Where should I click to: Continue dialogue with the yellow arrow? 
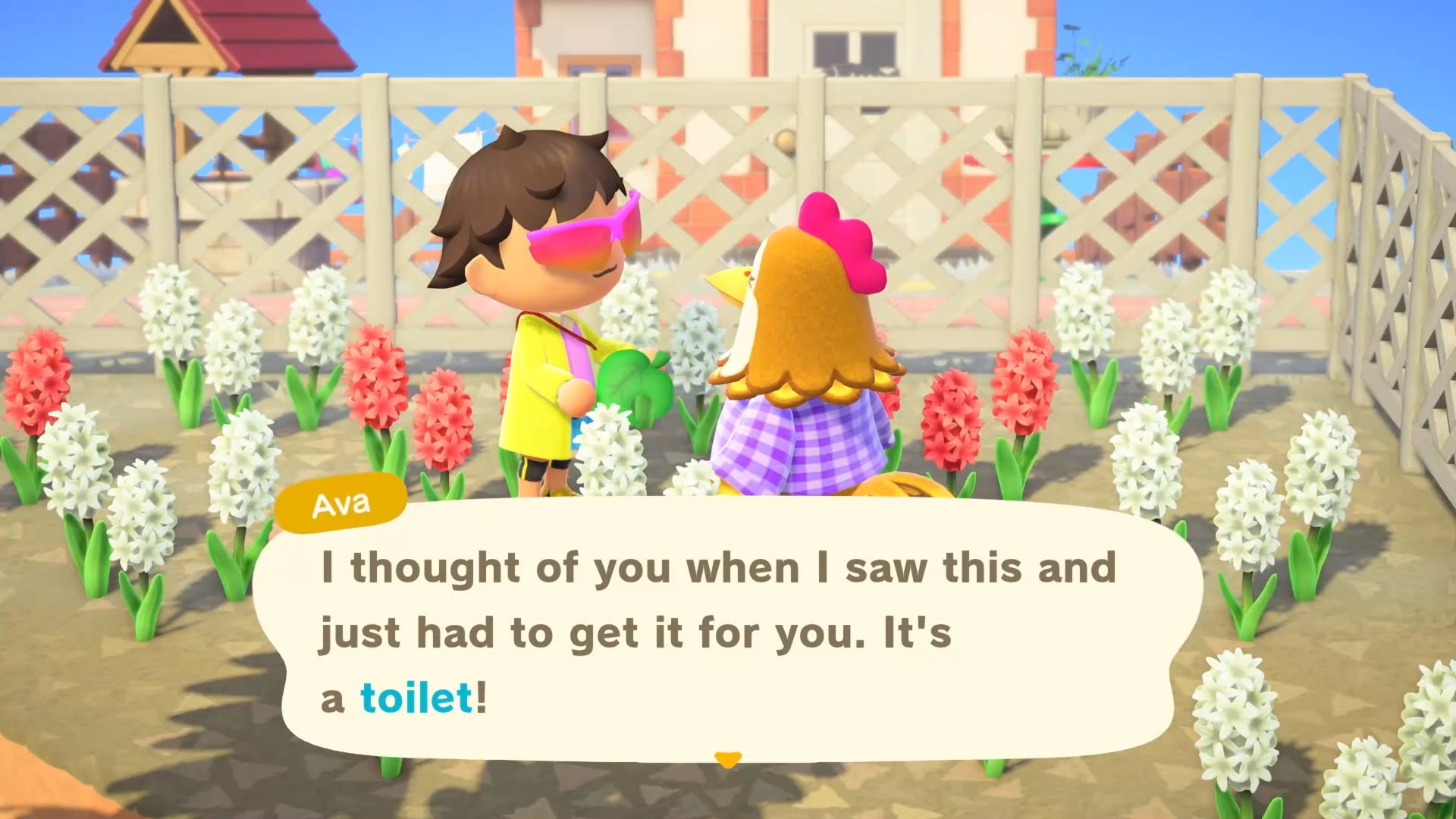tap(728, 759)
